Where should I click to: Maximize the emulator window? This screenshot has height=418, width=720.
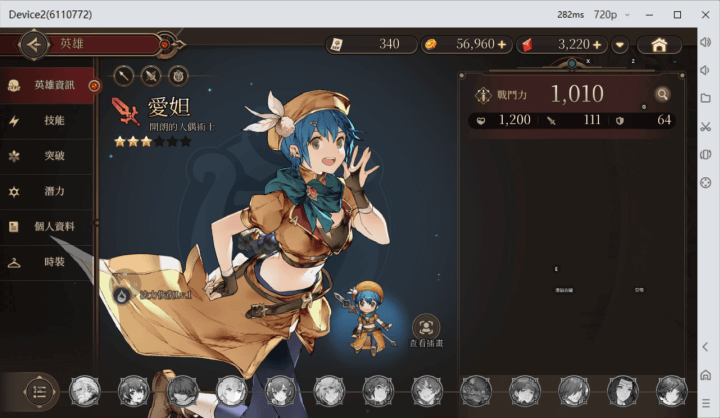[679, 15]
